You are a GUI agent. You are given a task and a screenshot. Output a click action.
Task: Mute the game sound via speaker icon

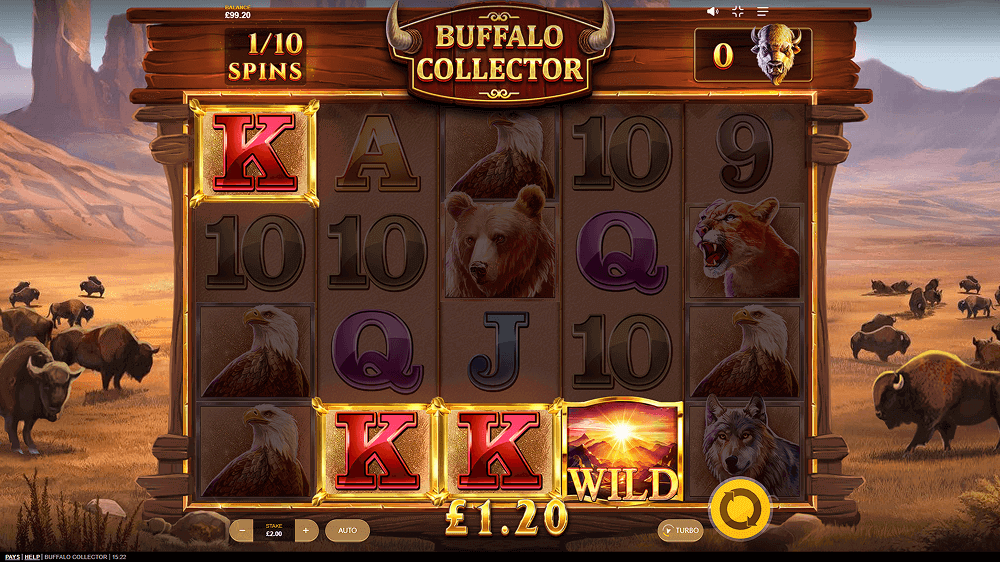713,12
